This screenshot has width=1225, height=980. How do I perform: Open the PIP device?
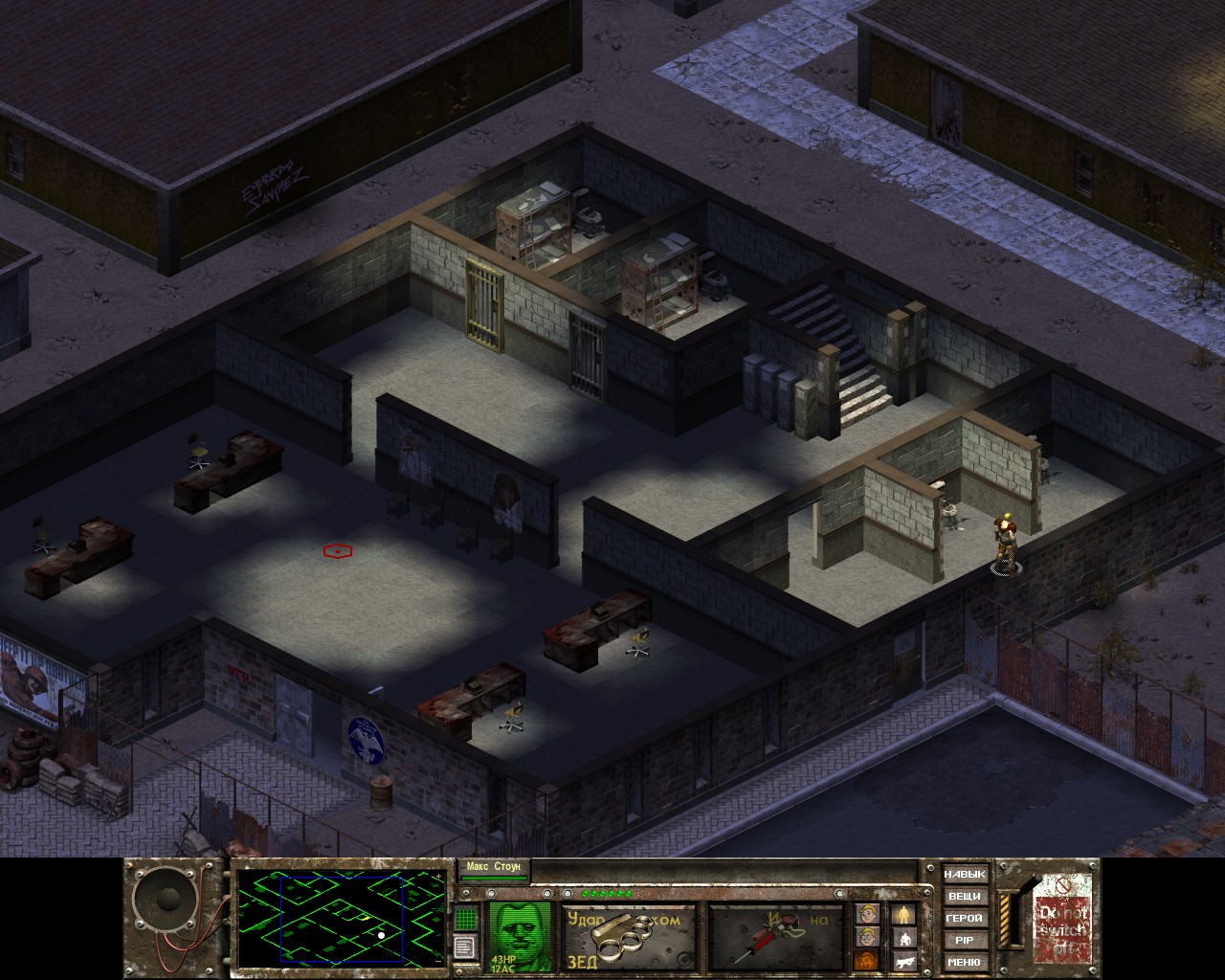point(964,941)
